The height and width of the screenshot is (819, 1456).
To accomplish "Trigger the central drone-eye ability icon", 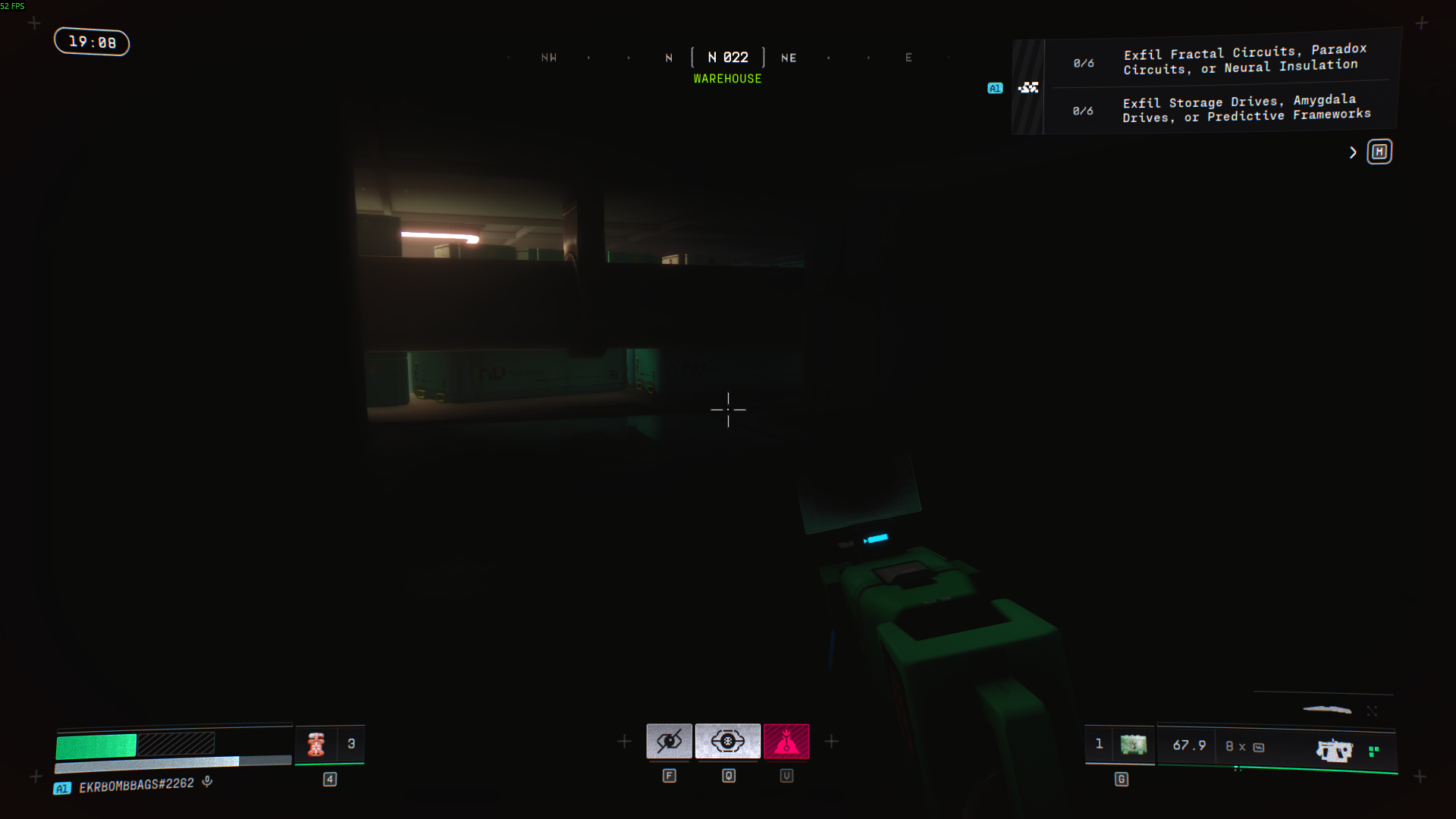I will tap(727, 741).
